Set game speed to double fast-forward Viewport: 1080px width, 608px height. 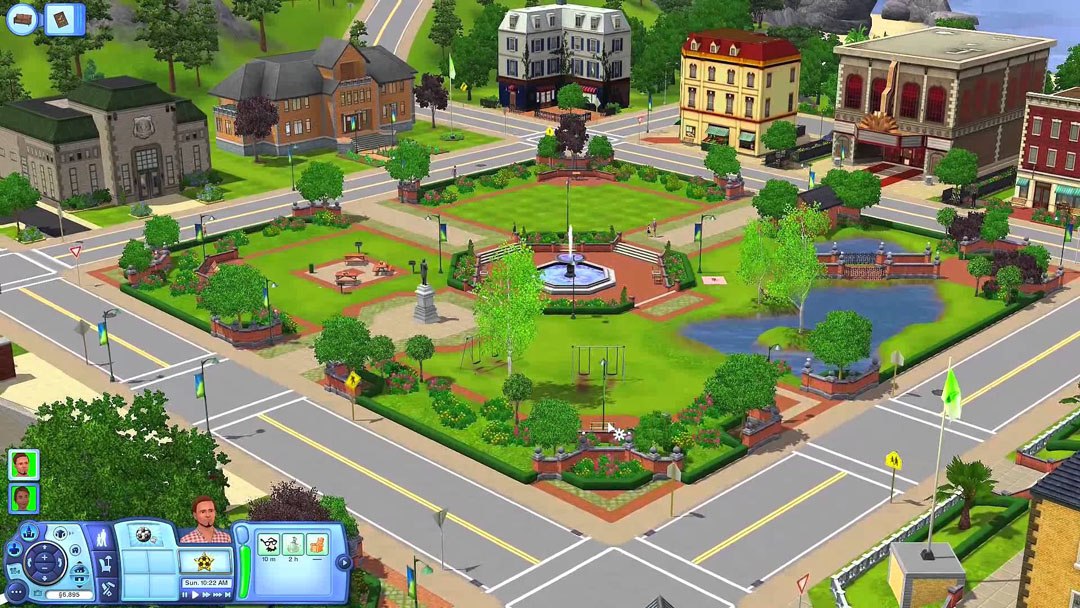[206, 594]
